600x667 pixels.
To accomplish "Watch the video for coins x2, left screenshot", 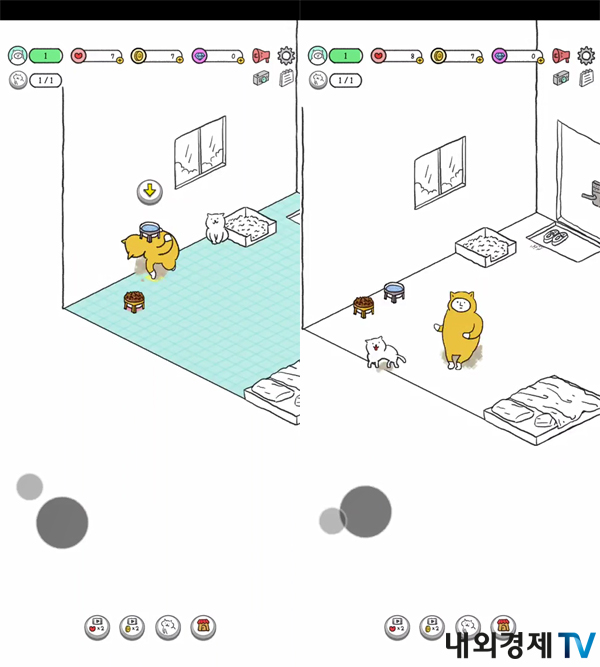I will [132, 626].
